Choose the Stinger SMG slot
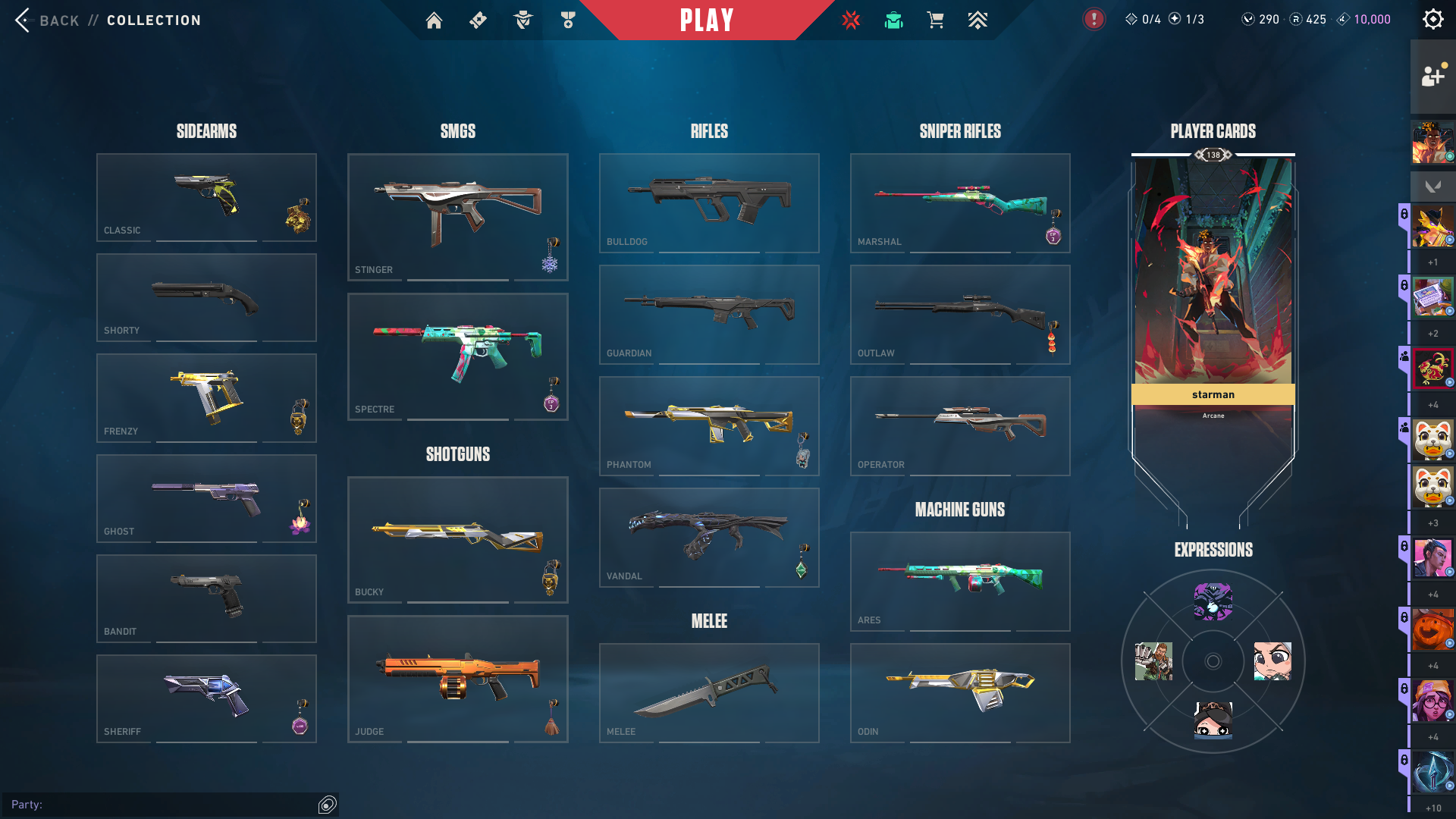This screenshot has width=1456, height=819. 457,217
